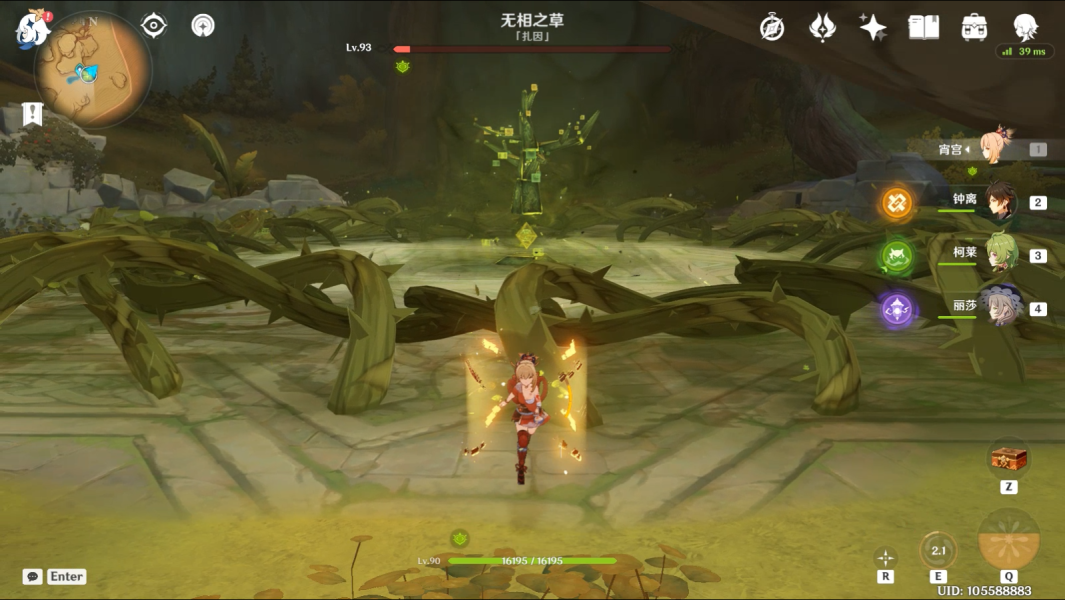1065x600 pixels.
Task: Check the network ping indicator
Action: pyautogui.click(x=1025, y=52)
